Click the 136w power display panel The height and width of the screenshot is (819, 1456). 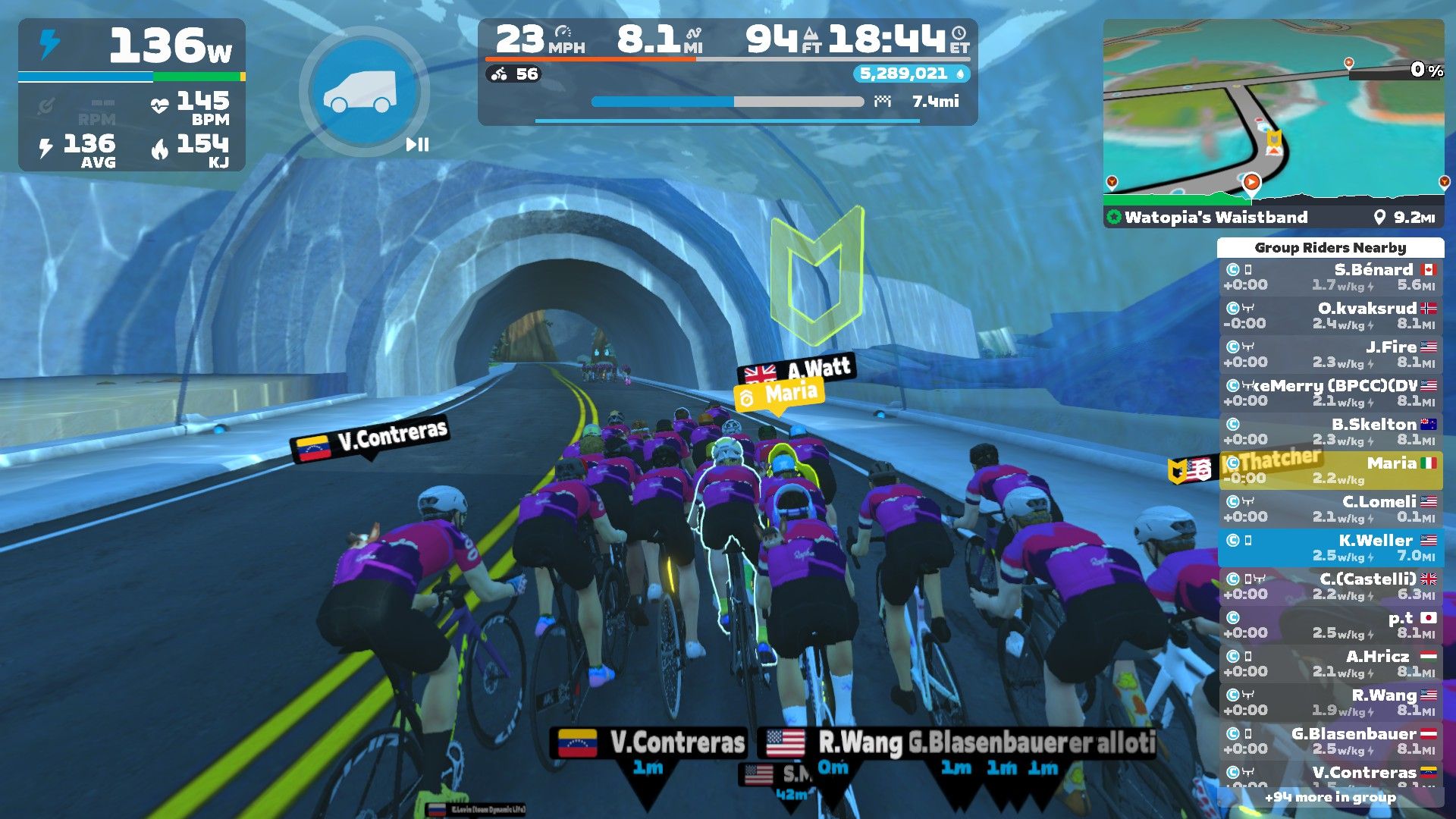[x=133, y=47]
